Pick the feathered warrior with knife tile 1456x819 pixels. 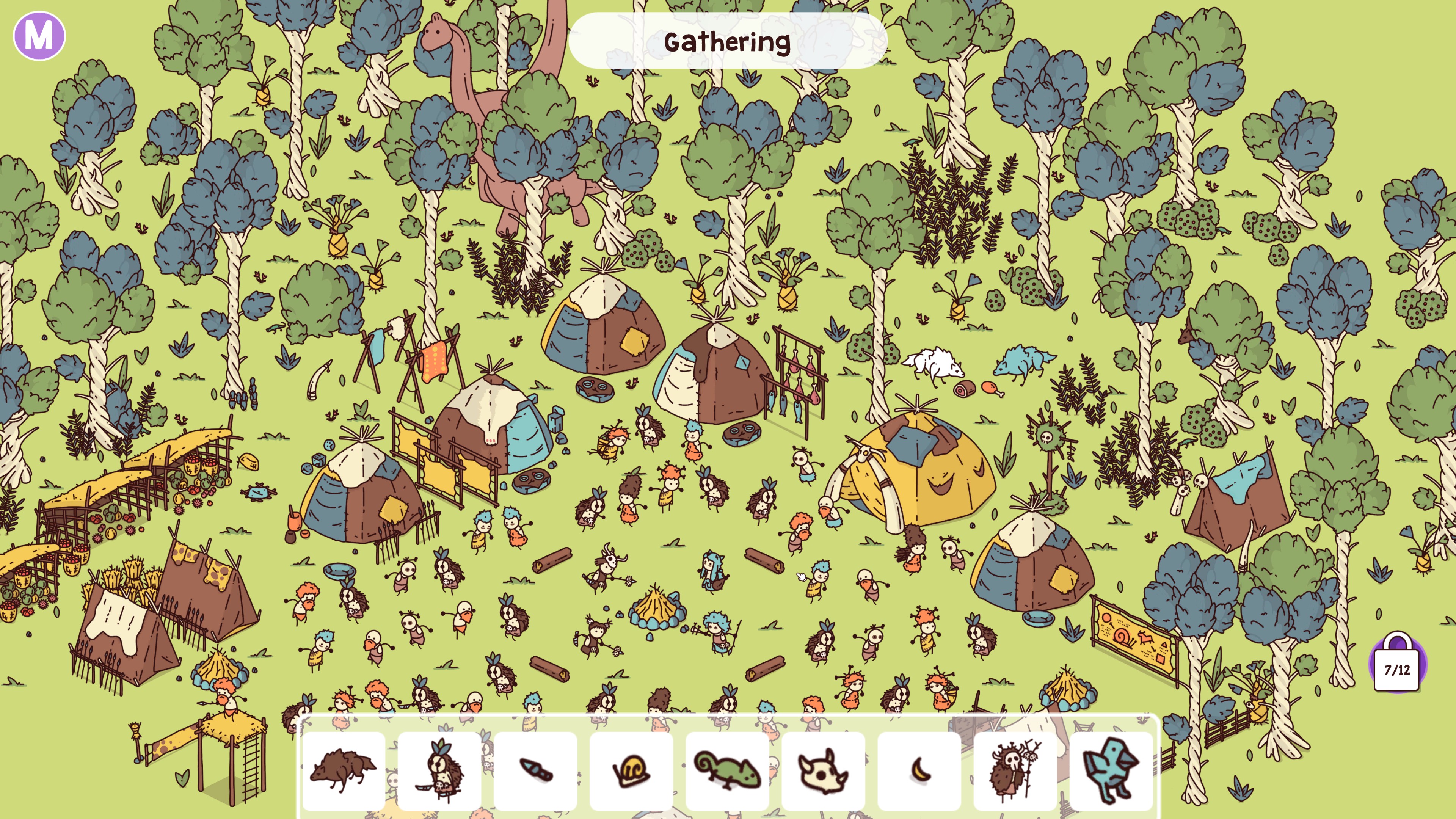tap(440, 770)
